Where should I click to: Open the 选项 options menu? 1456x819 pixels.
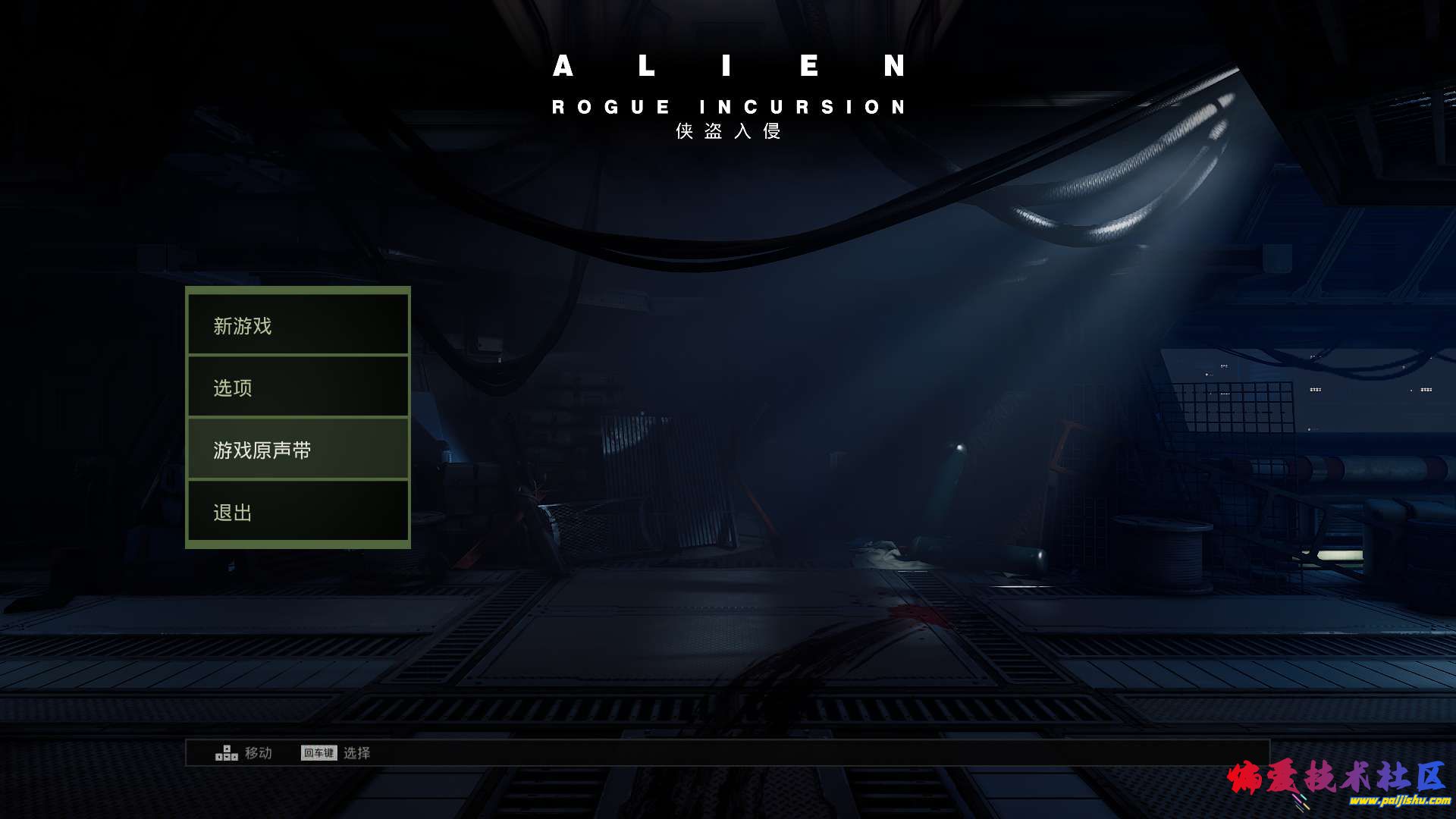pyautogui.click(x=298, y=388)
